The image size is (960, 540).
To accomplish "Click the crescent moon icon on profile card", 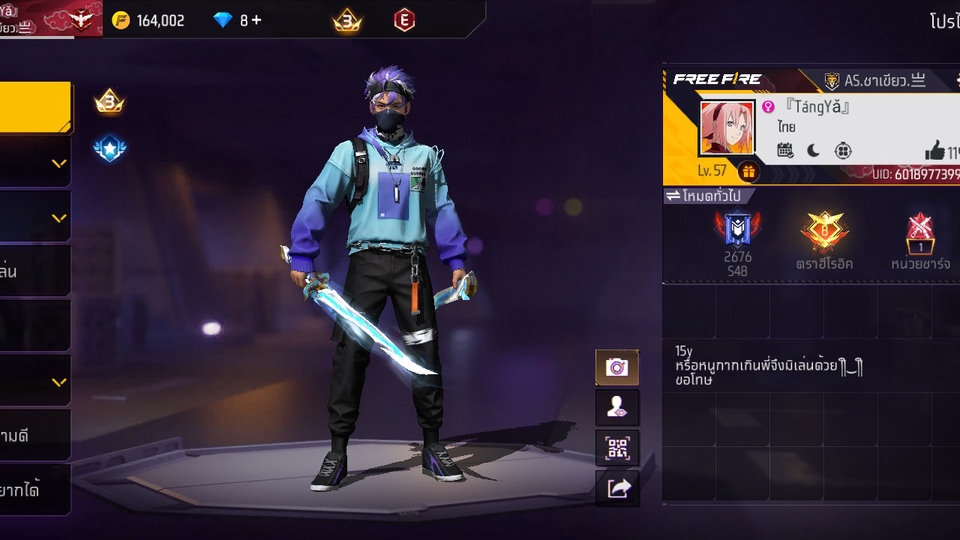I will coord(813,151).
